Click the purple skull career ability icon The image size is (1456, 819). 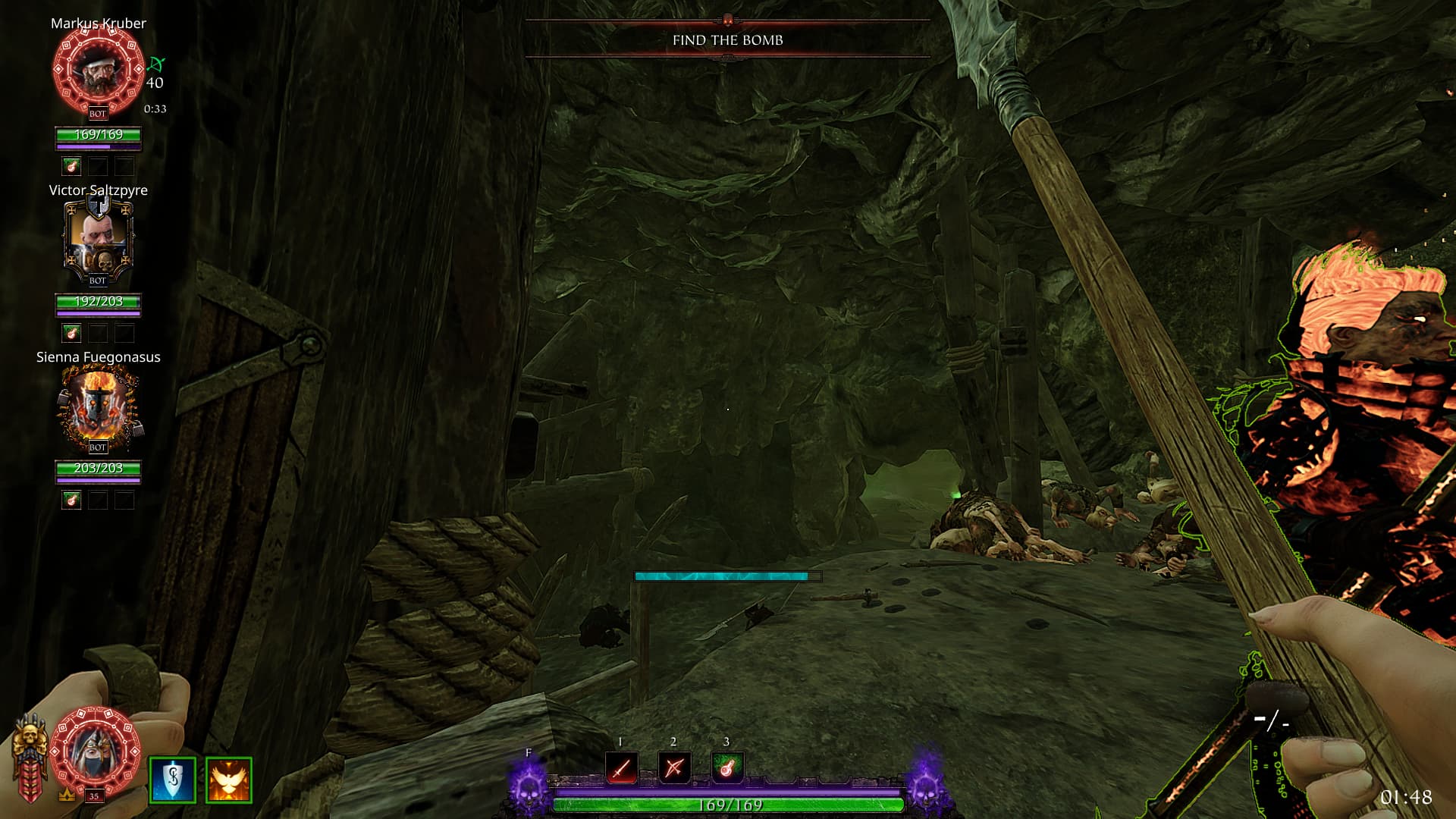[x=529, y=786]
